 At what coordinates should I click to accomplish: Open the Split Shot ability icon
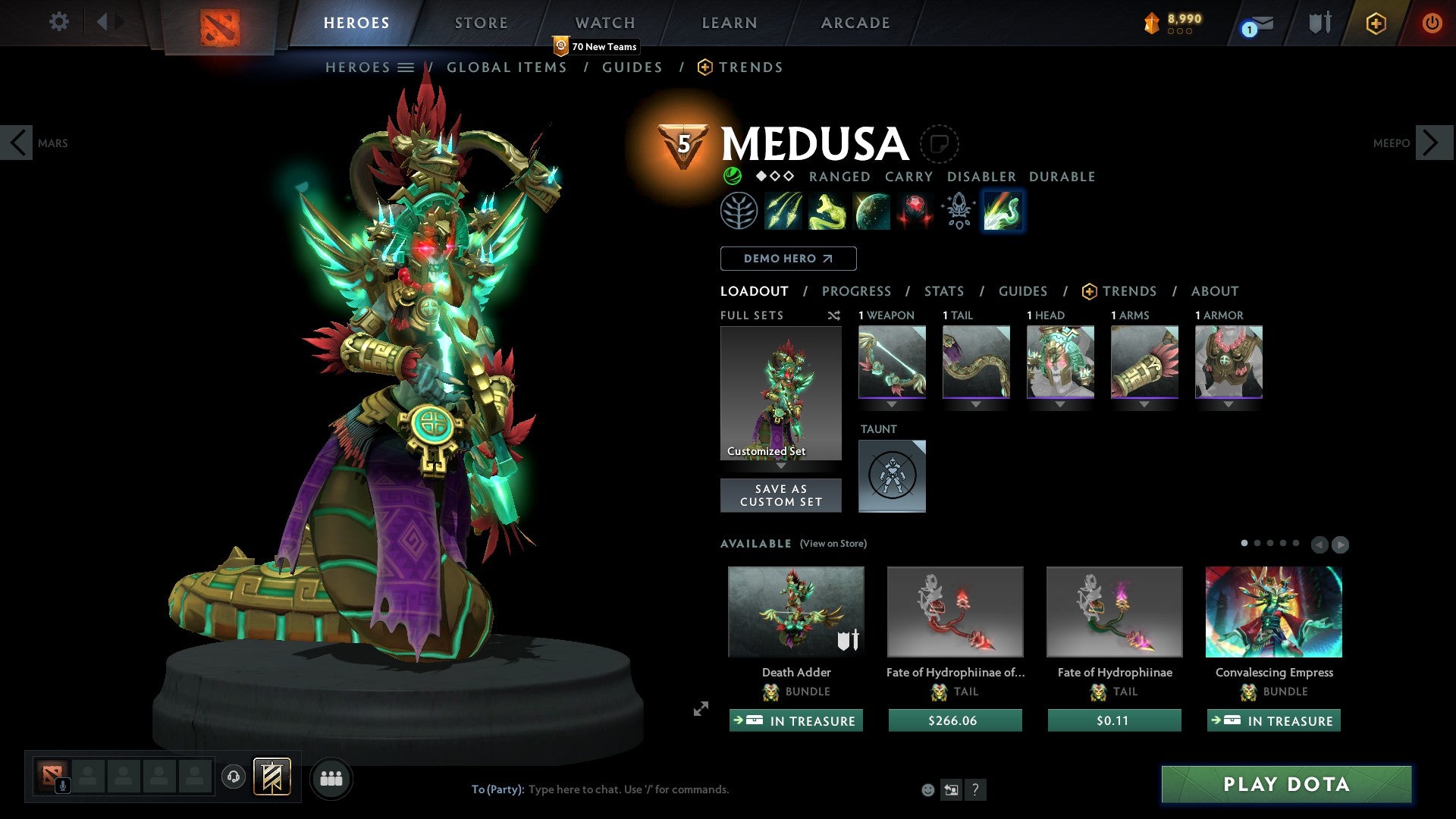tap(783, 211)
